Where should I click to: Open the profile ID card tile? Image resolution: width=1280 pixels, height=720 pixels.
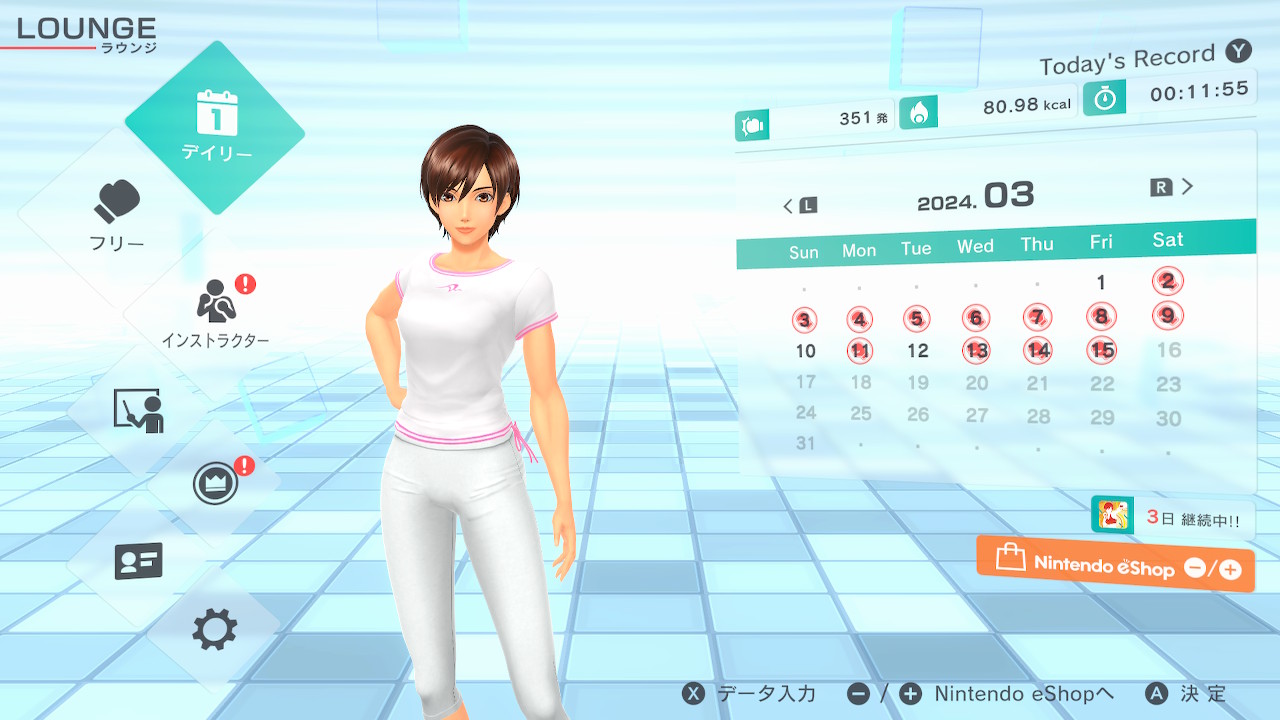tap(138, 561)
